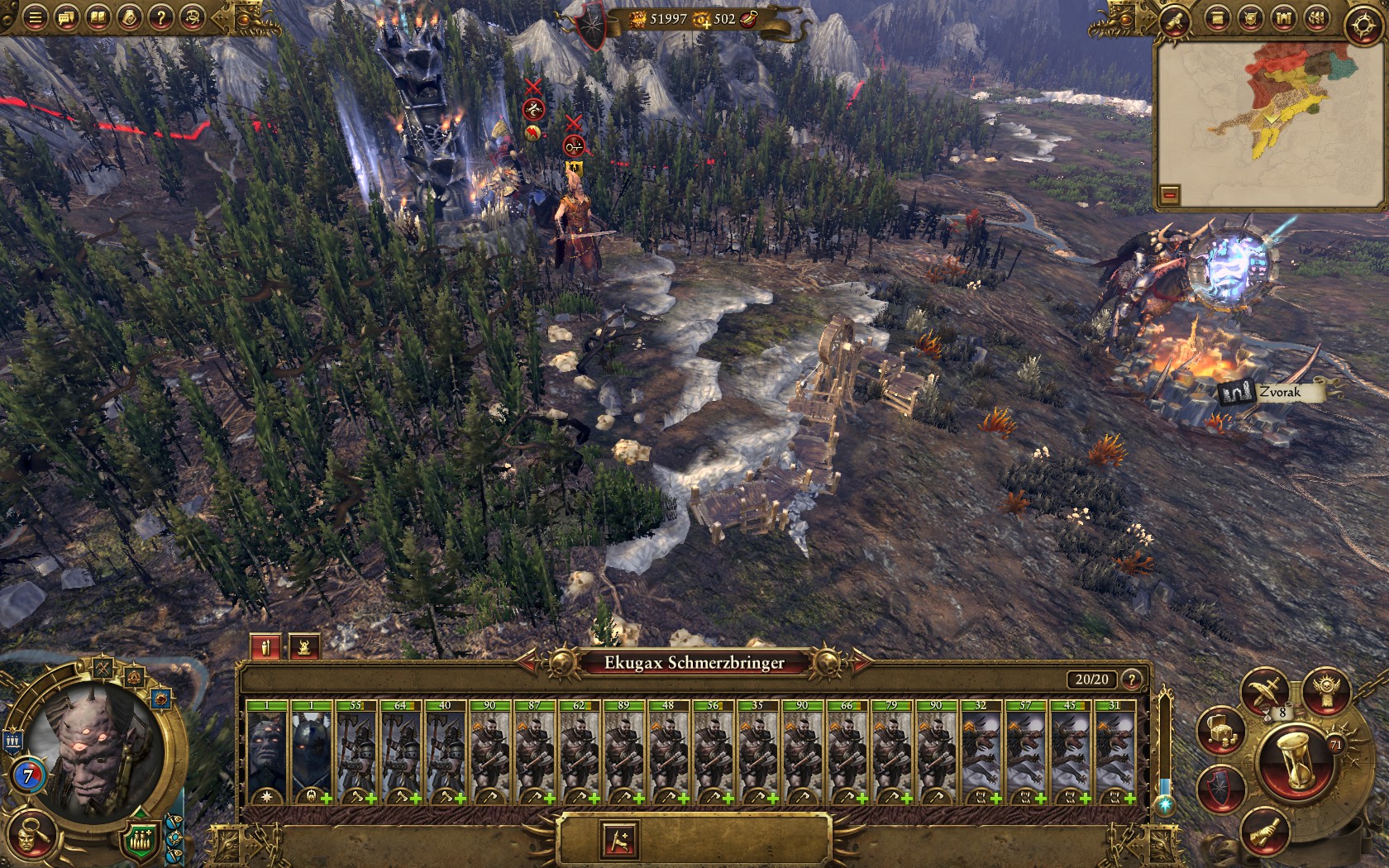1389x868 pixels.
Task: Open the main game menu
Action: coord(35,17)
